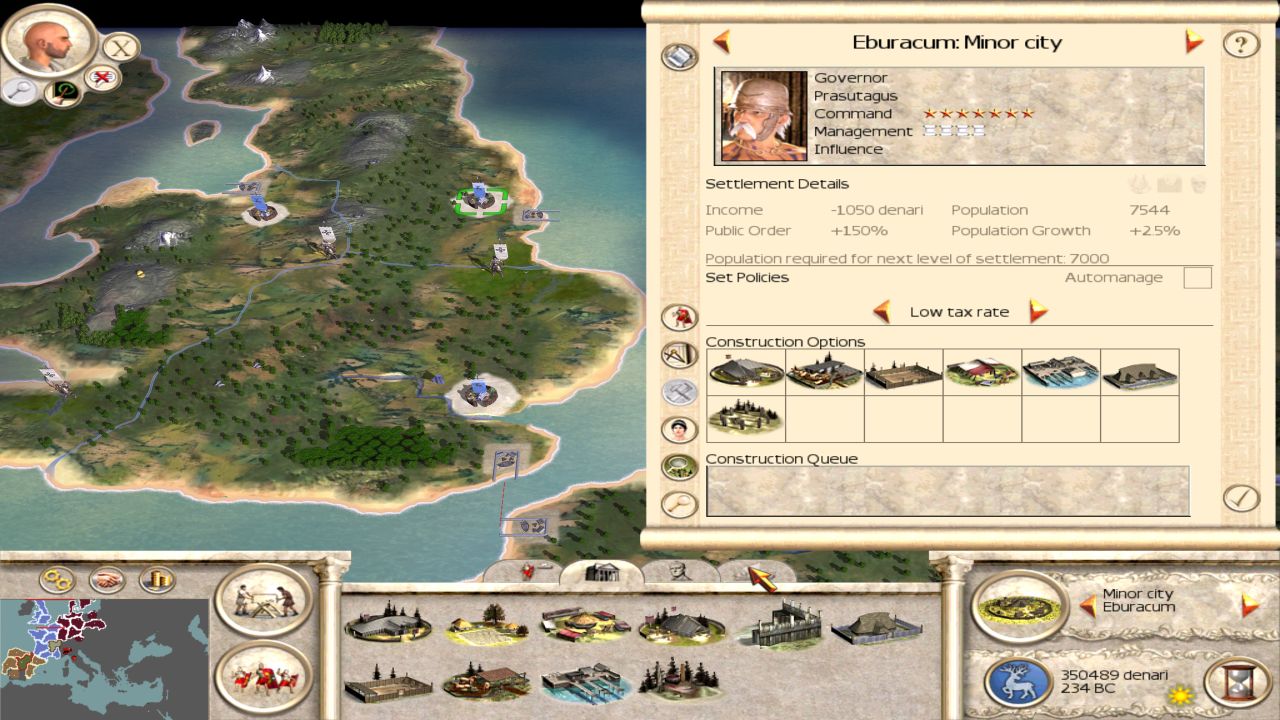The image size is (1280, 720).
Task: End the turn with the hourglass button
Action: 1236,682
